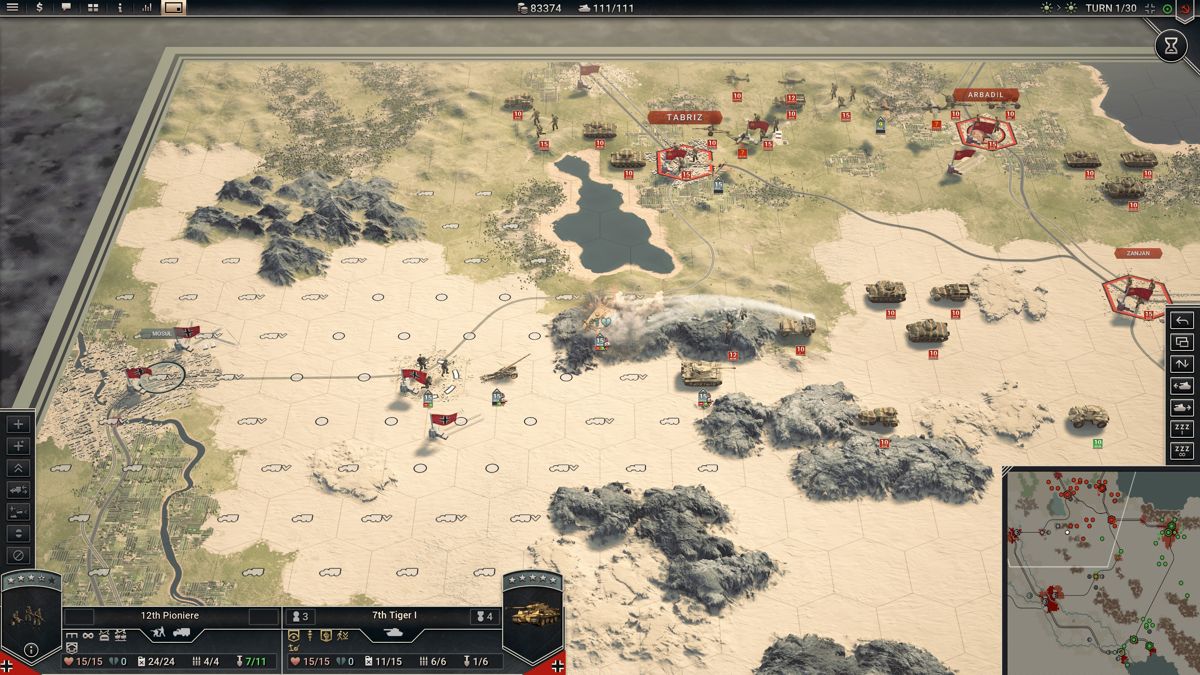Click the red power icon at top right
Screen dimensions: 1200x675
pyautogui.click(x=1185, y=8)
